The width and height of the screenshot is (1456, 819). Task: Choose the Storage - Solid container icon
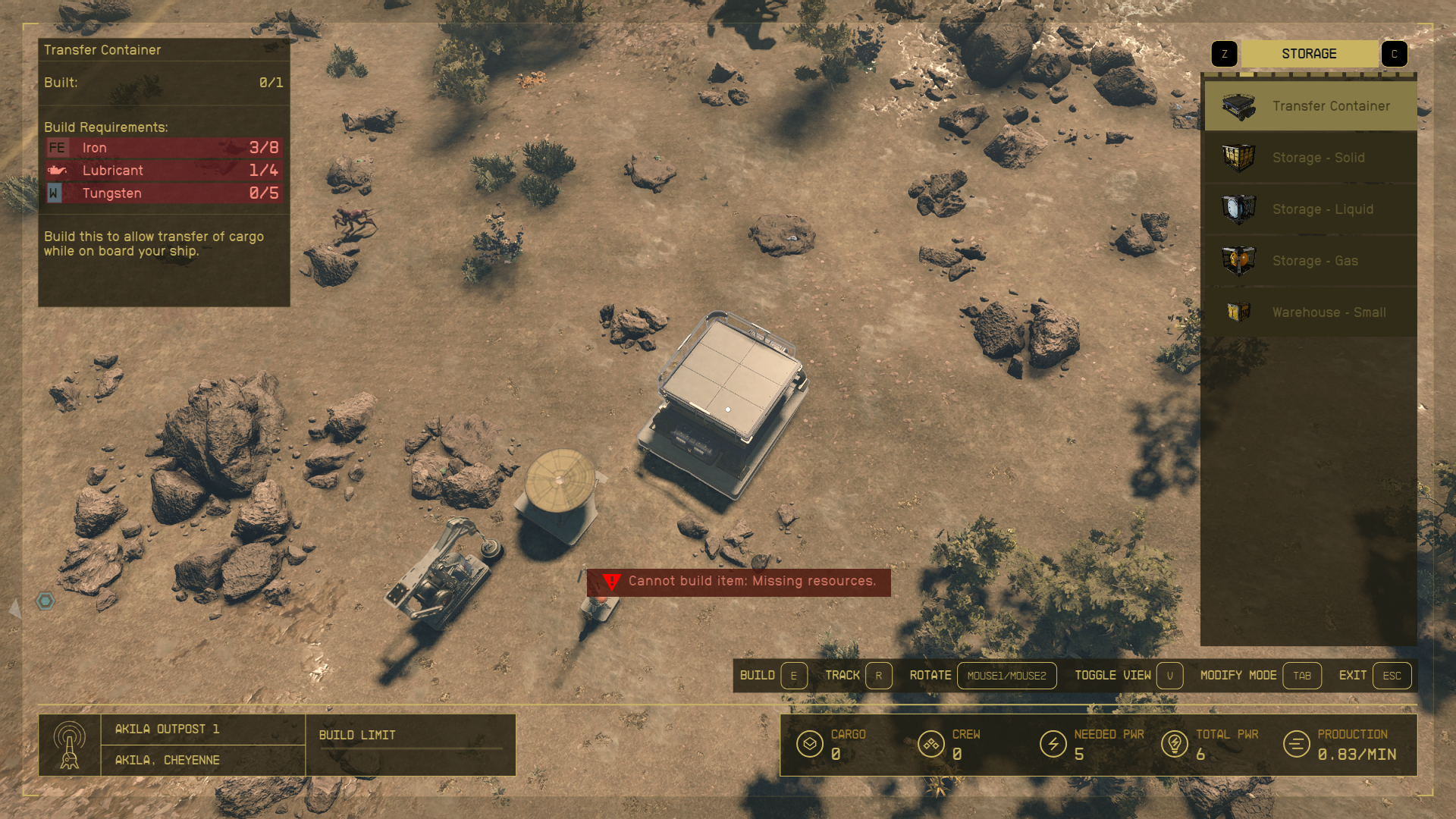point(1238,157)
